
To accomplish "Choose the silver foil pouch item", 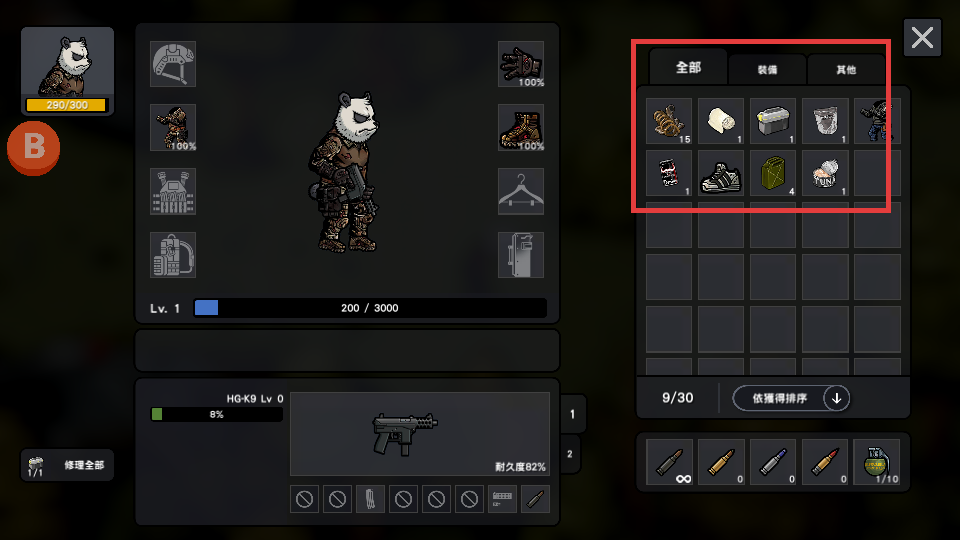I will pyautogui.click(x=825, y=121).
